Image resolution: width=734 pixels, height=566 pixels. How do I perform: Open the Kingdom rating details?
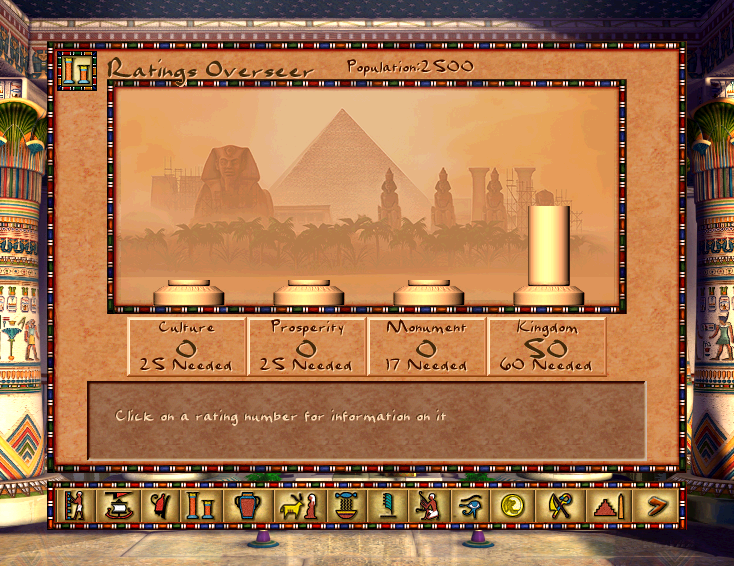pyautogui.click(x=547, y=347)
